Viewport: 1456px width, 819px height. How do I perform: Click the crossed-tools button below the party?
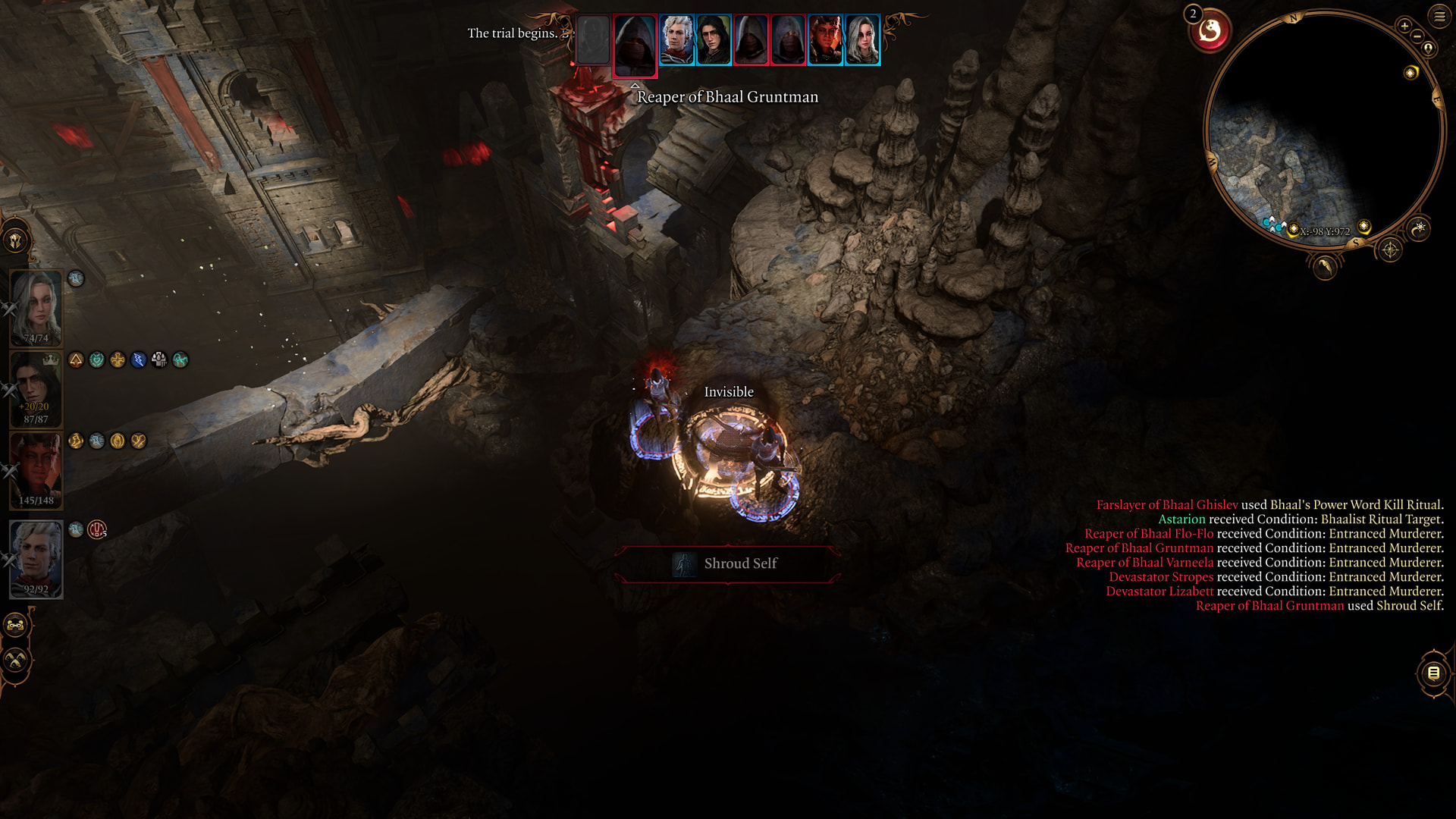click(16, 661)
